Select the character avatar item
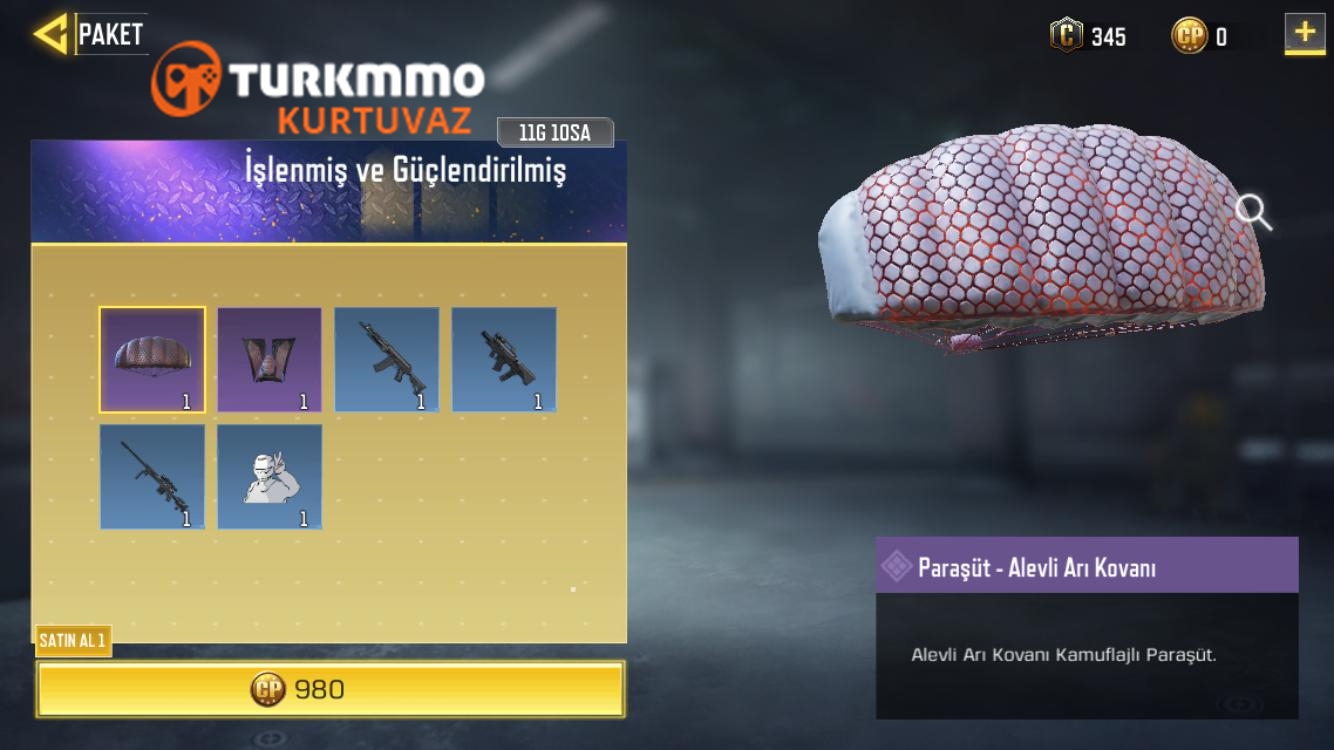Image resolution: width=1334 pixels, height=750 pixels. [x=271, y=475]
